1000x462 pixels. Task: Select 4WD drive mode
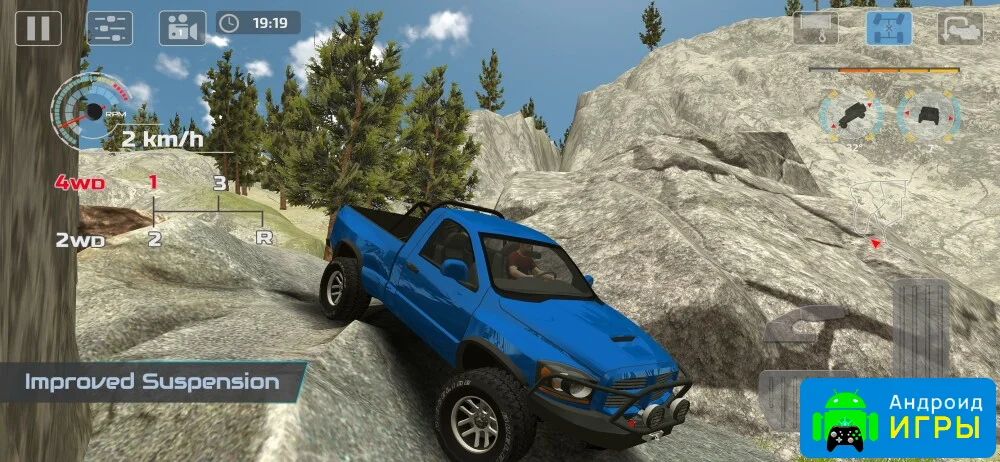click(79, 183)
